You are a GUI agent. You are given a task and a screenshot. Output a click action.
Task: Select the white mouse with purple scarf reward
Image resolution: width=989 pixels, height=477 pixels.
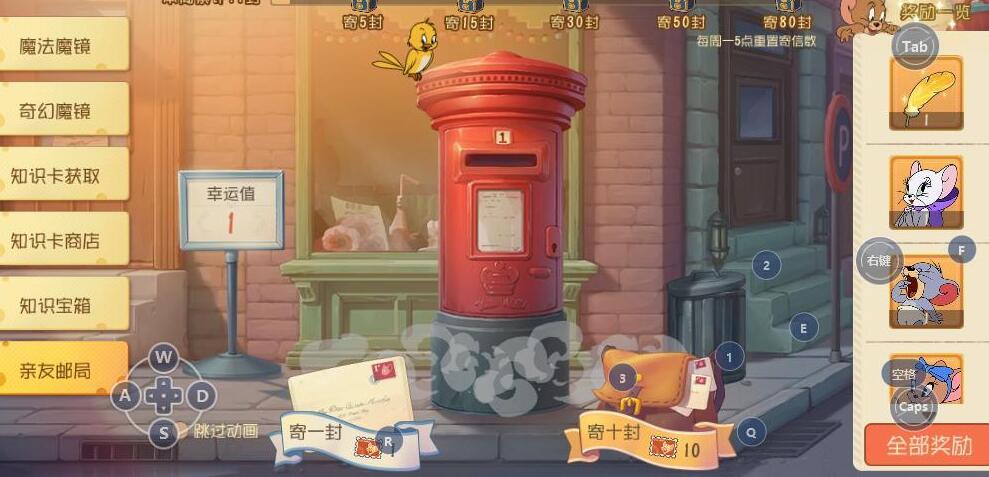(x=925, y=193)
